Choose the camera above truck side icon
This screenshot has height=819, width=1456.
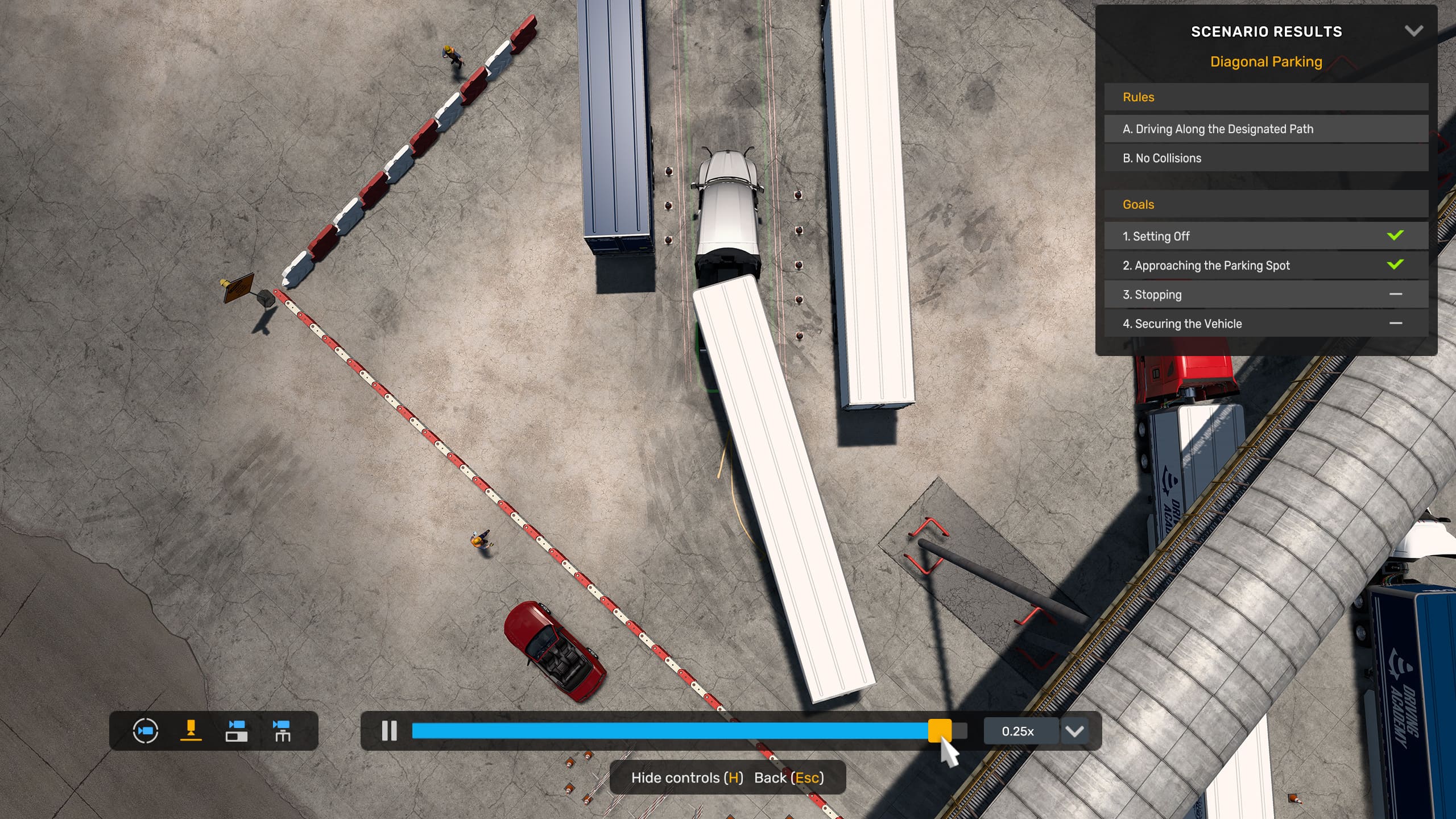pos(237,731)
